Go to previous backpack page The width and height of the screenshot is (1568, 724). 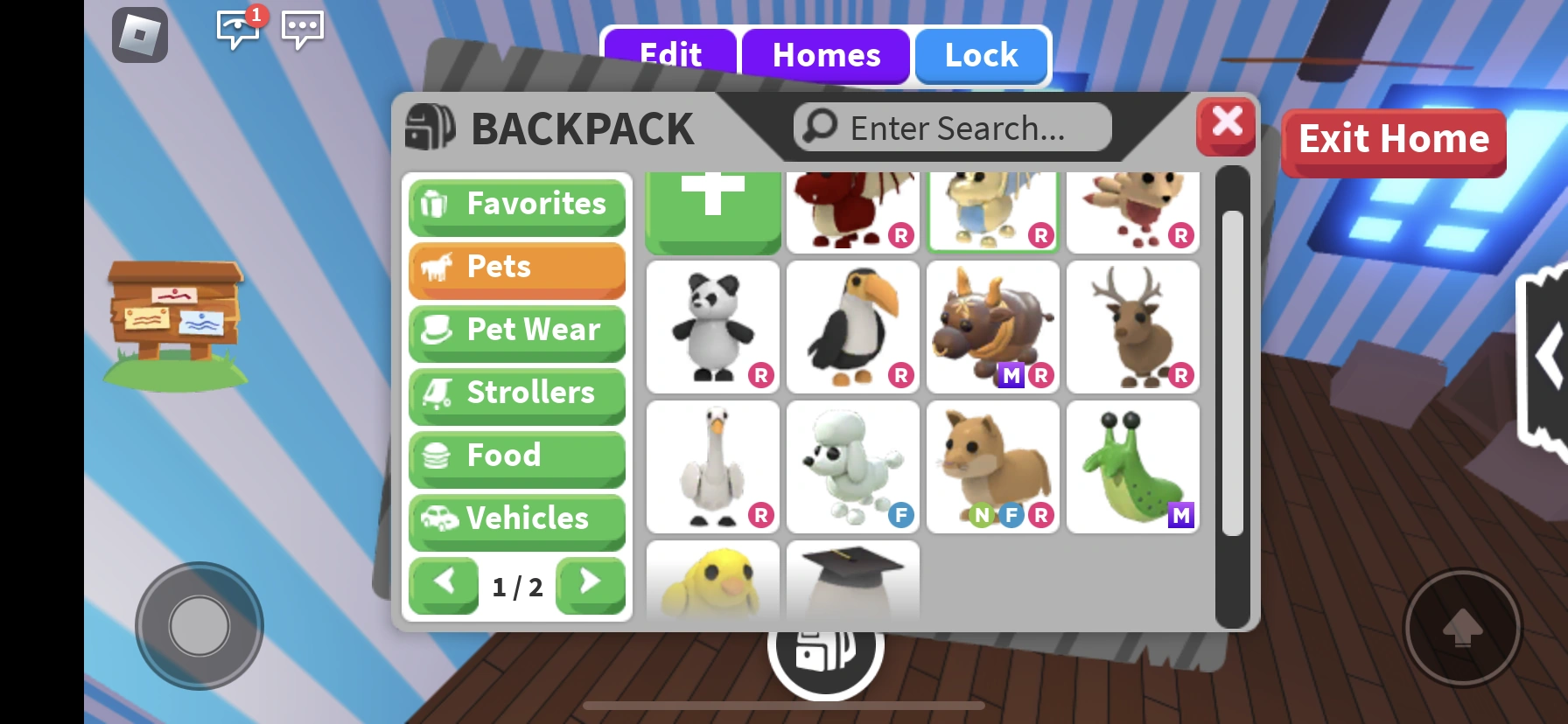click(x=444, y=586)
